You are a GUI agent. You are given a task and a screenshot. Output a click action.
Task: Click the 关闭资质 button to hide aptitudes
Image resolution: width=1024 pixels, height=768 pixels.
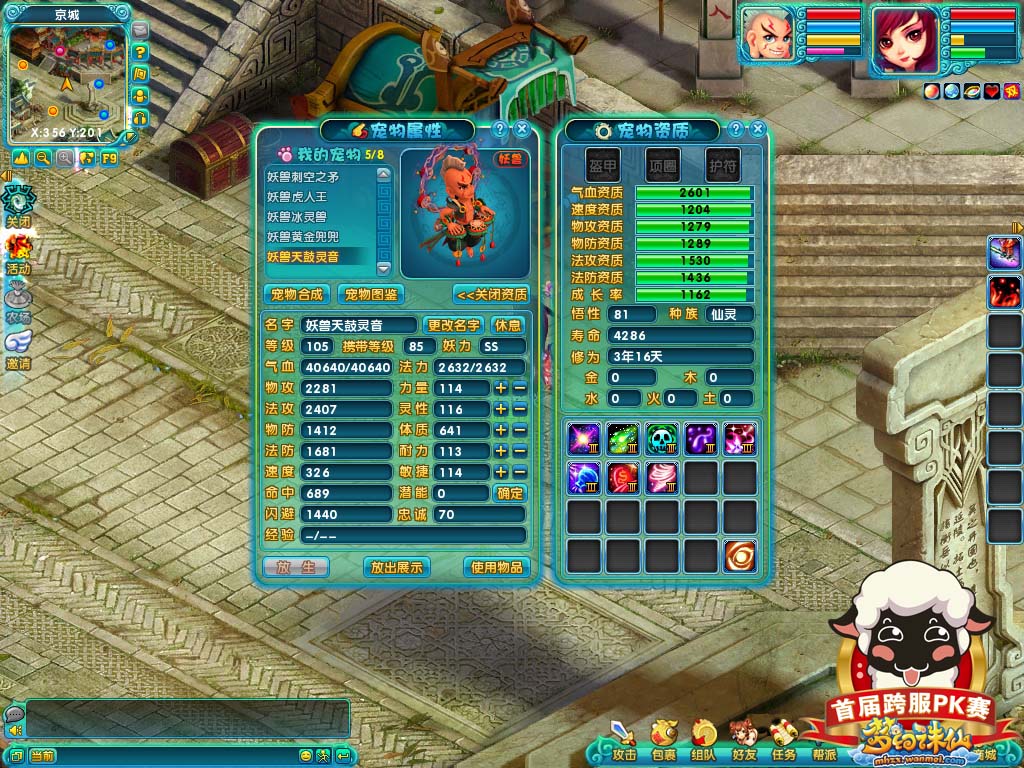(x=491, y=294)
